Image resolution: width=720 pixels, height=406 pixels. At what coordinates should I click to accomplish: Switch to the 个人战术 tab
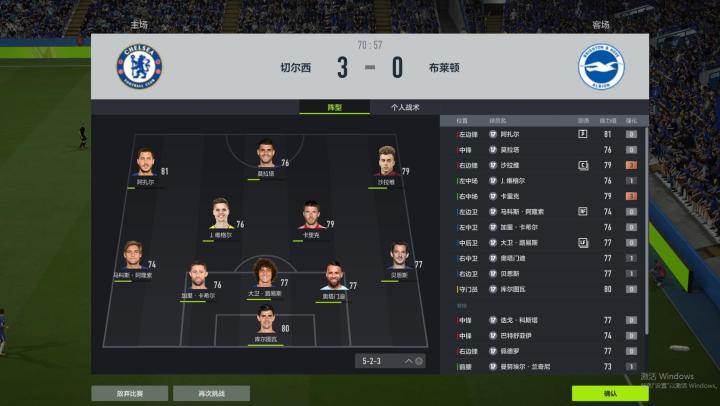click(405, 107)
